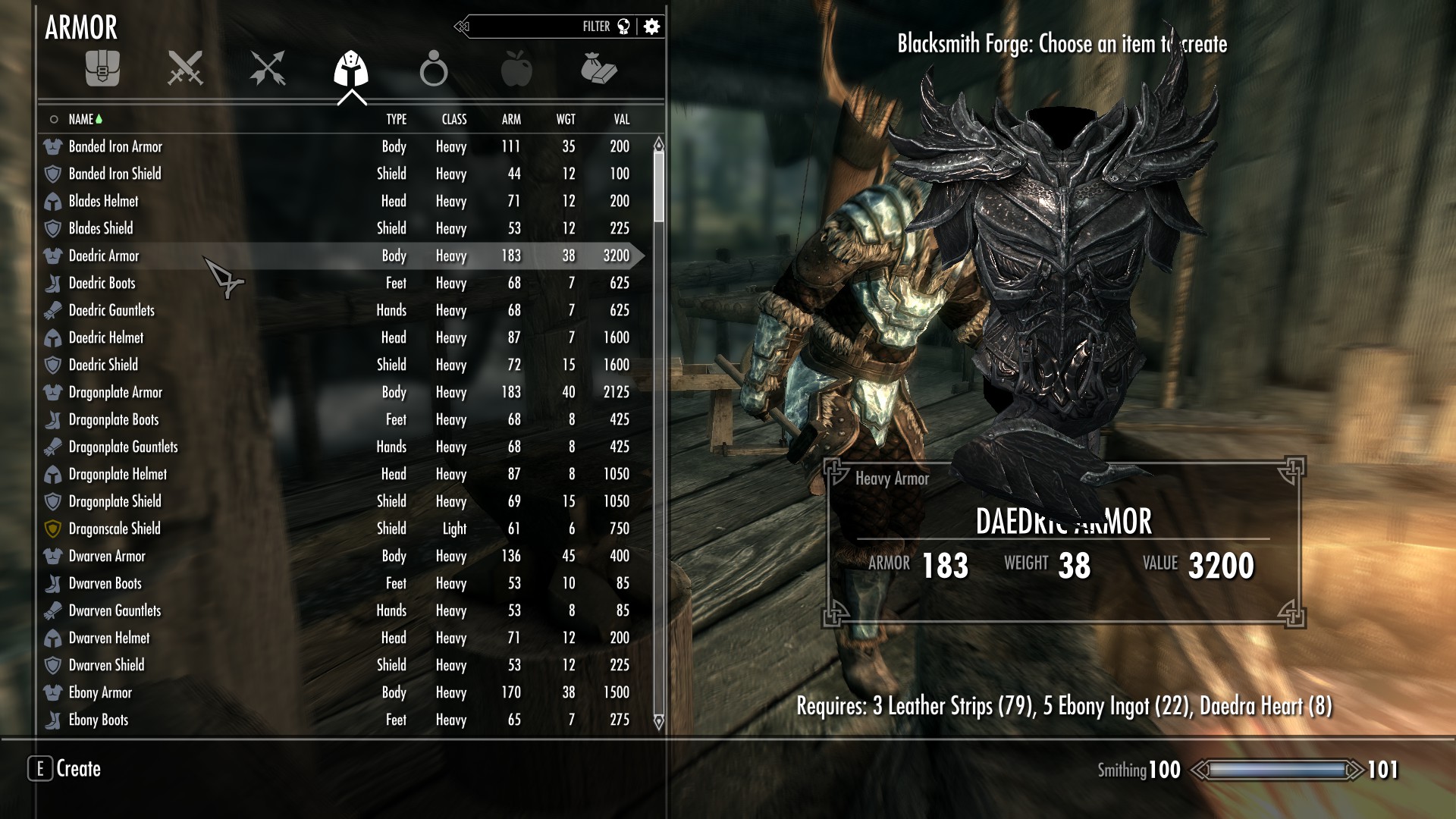Open the backpack all-items tab
Image resolution: width=1456 pixels, height=819 pixels.
coord(102,68)
